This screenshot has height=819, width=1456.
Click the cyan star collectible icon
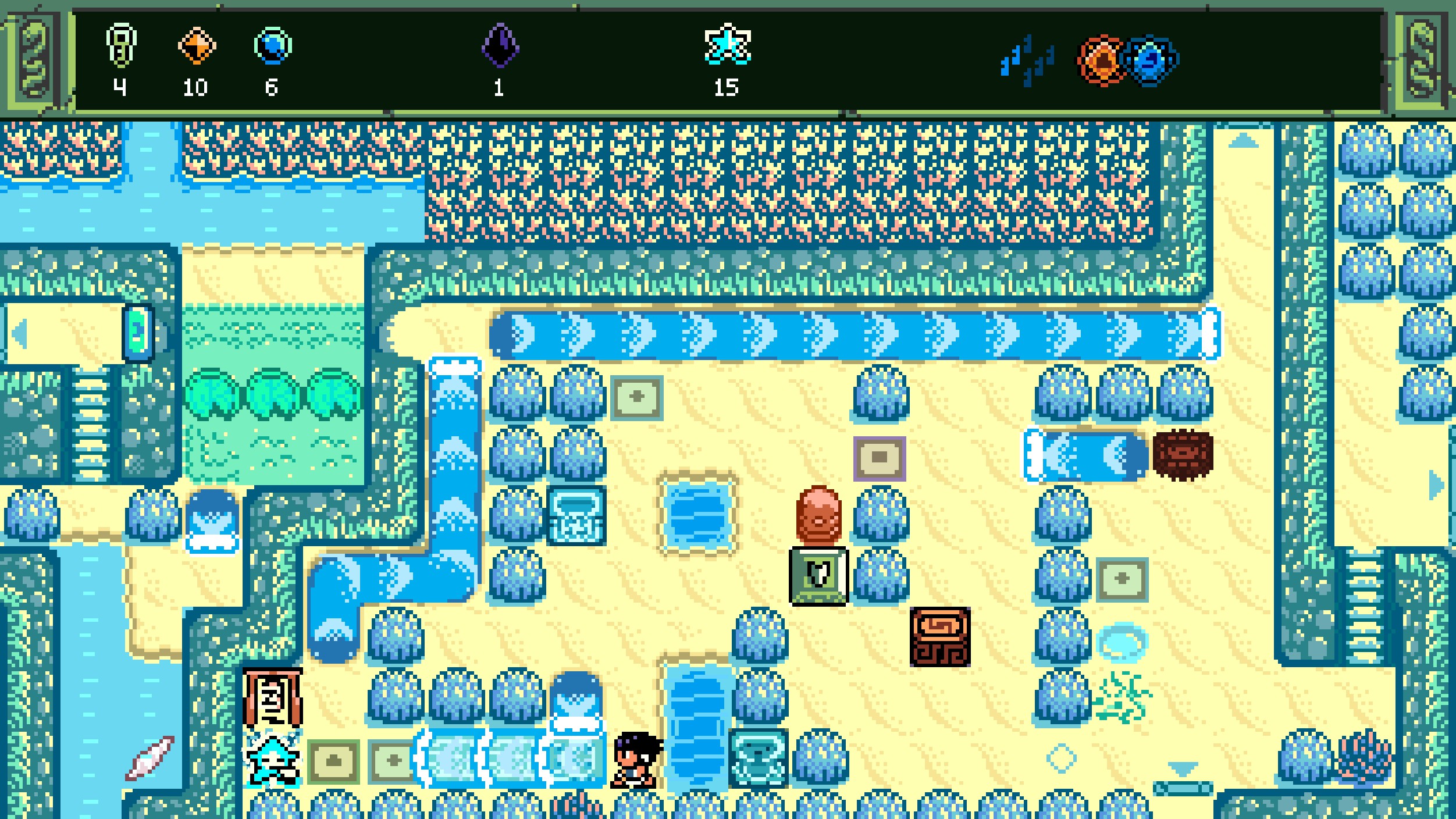pos(728,44)
